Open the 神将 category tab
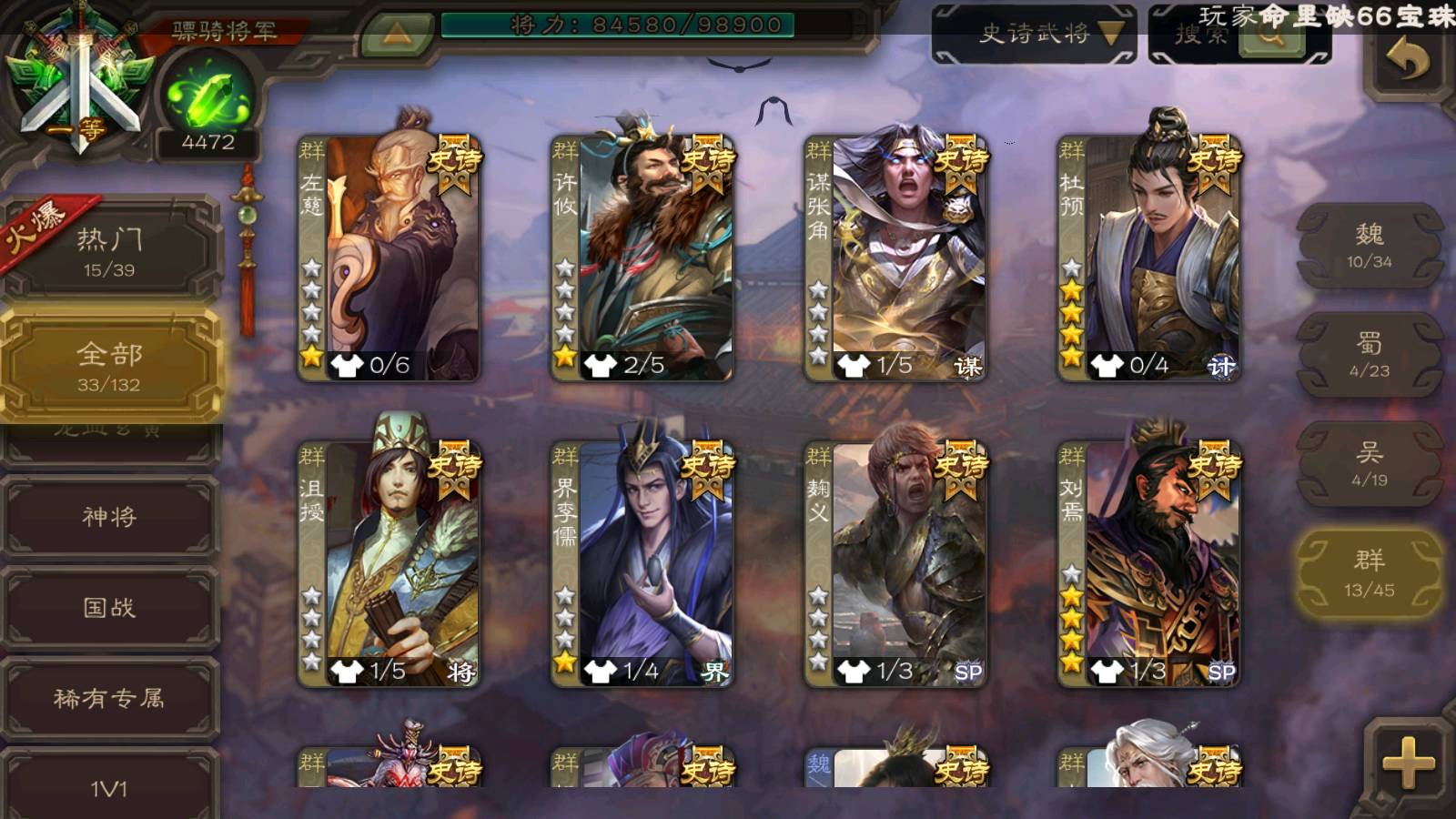This screenshot has height=819, width=1456. tap(109, 517)
